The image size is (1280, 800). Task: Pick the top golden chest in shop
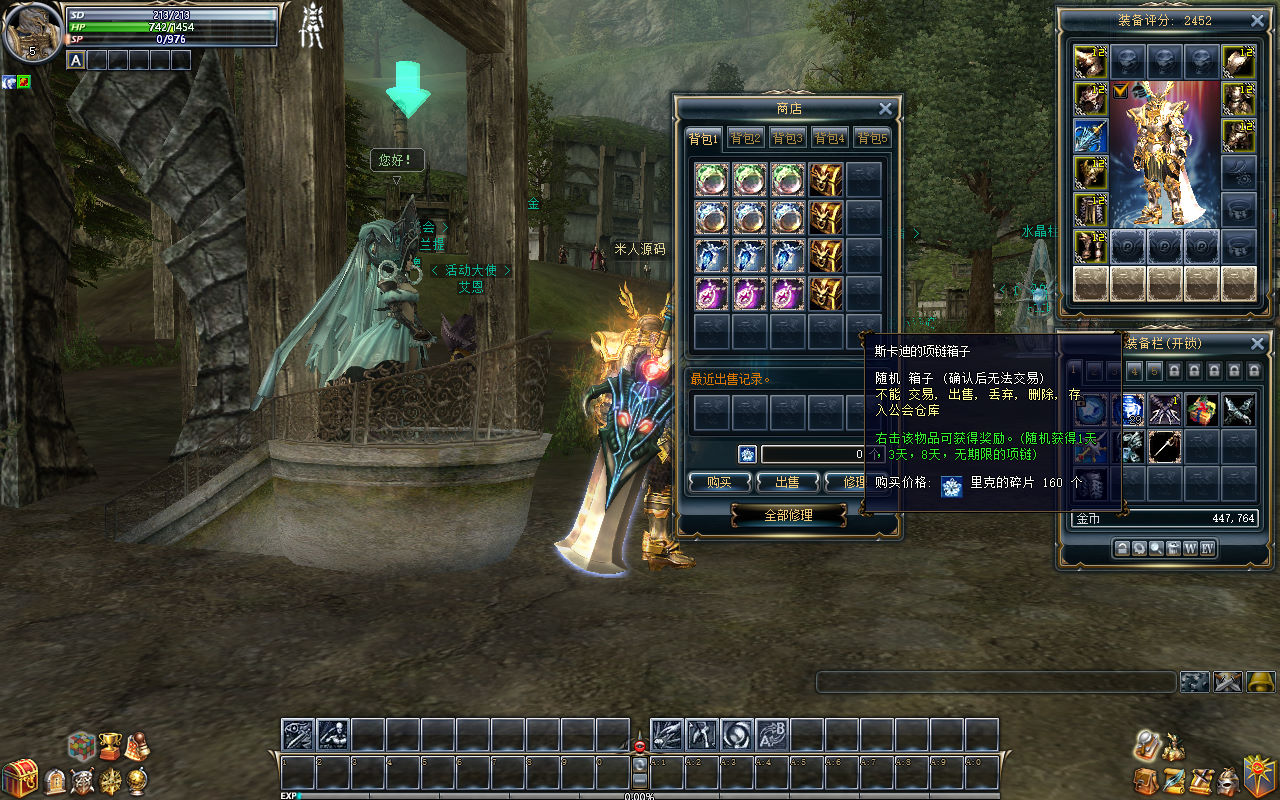click(x=826, y=180)
